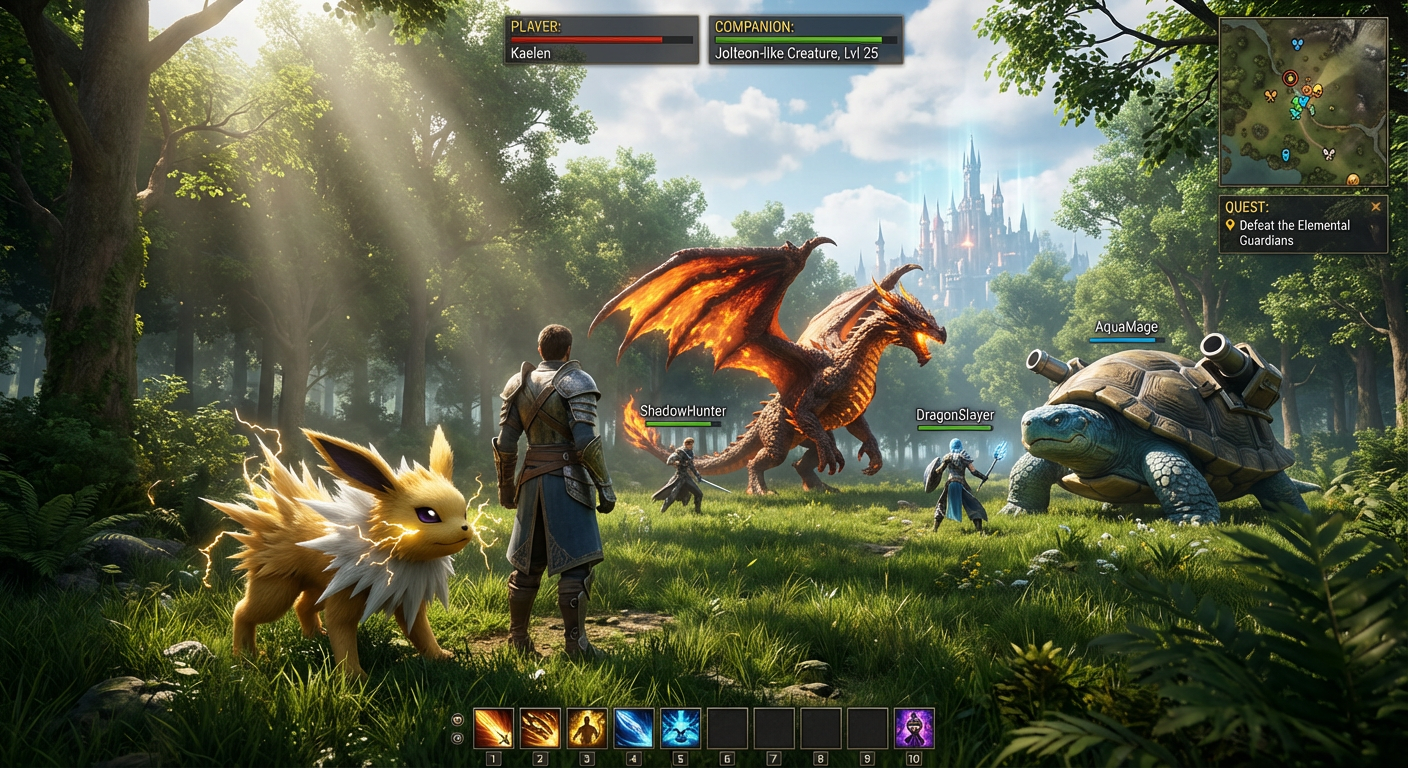Close the Quest tracker panel
Screen dimensions: 1408x768
click(x=1376, y=207)
